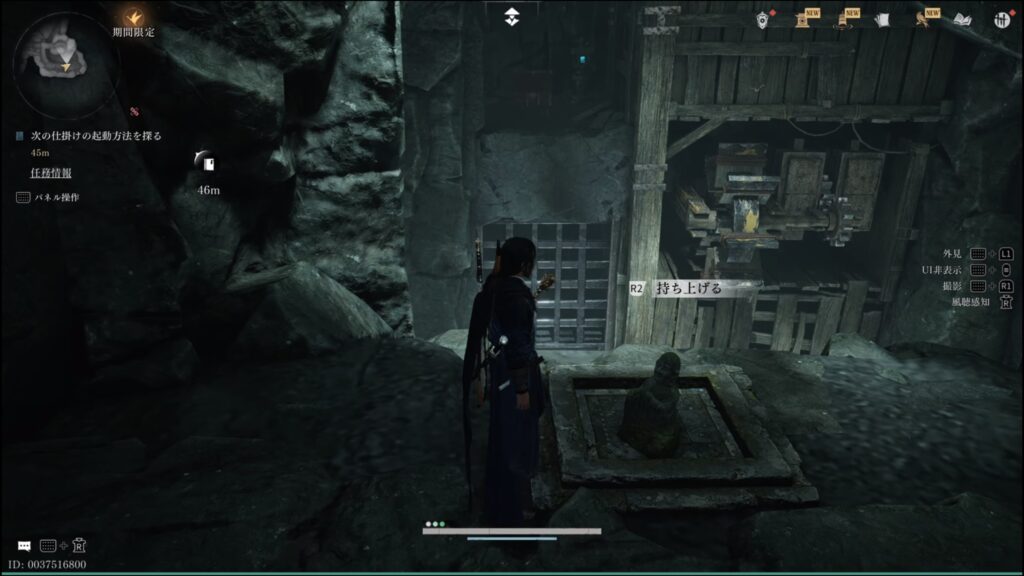
Task: Click the downward chevron at top center
Action: click(x=512, y=15)
